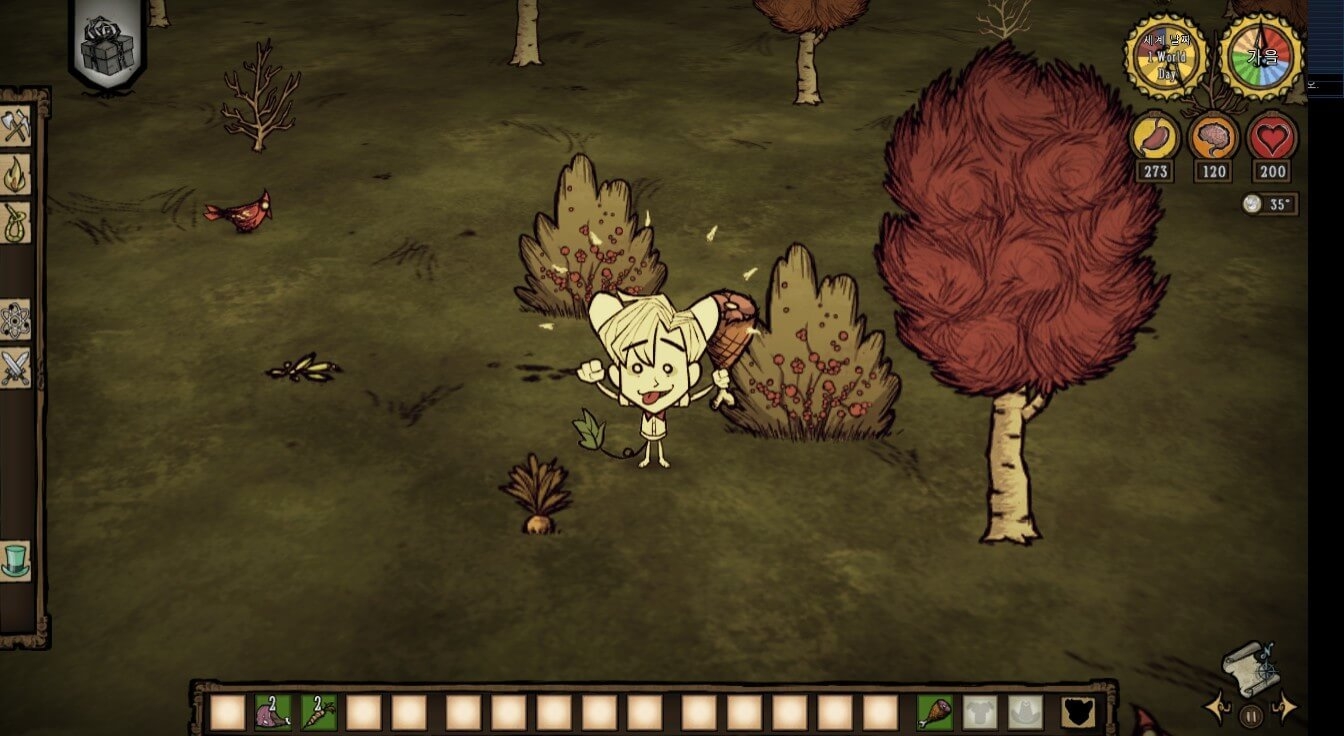Select the raw meat inventory slot
The width and height of the screenshot is (1344, 736).
coord(272,712)
